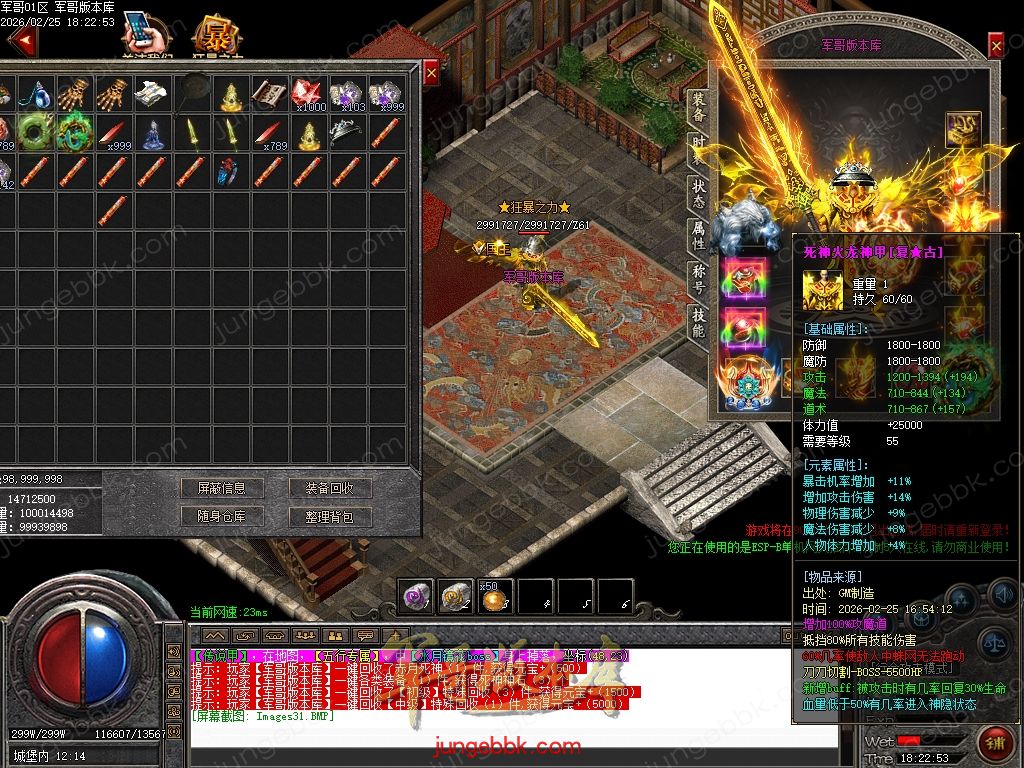Viewport: 1024px width, 768px height.
Task: Open the 状态 status tab
Action: click(698, 193)
